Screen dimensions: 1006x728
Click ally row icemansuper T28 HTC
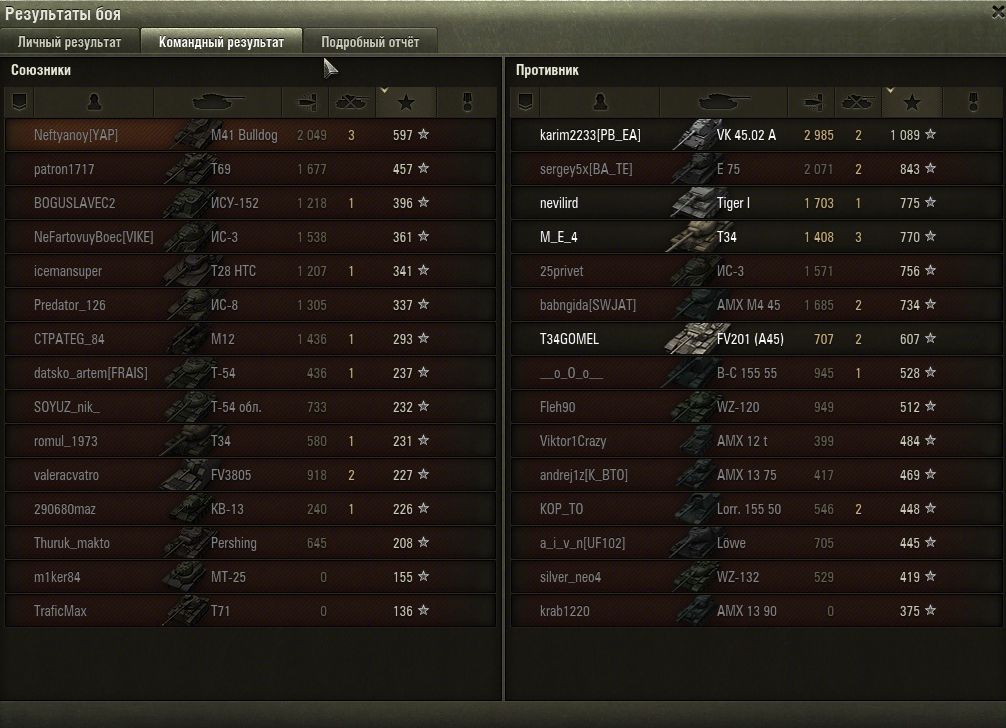pyautogui.click(x=250, y=271)
